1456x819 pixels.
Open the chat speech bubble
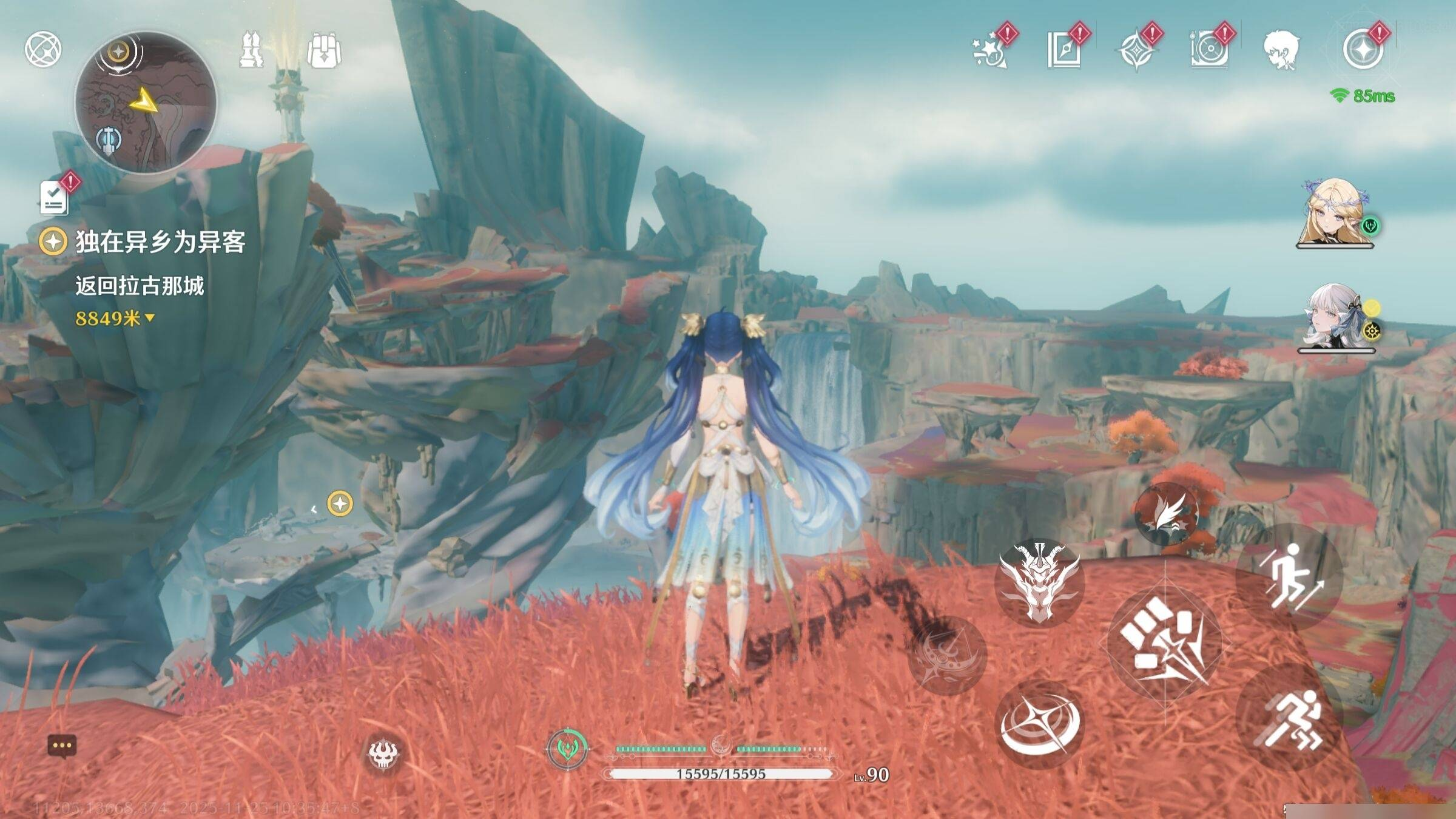click(62, 746)
